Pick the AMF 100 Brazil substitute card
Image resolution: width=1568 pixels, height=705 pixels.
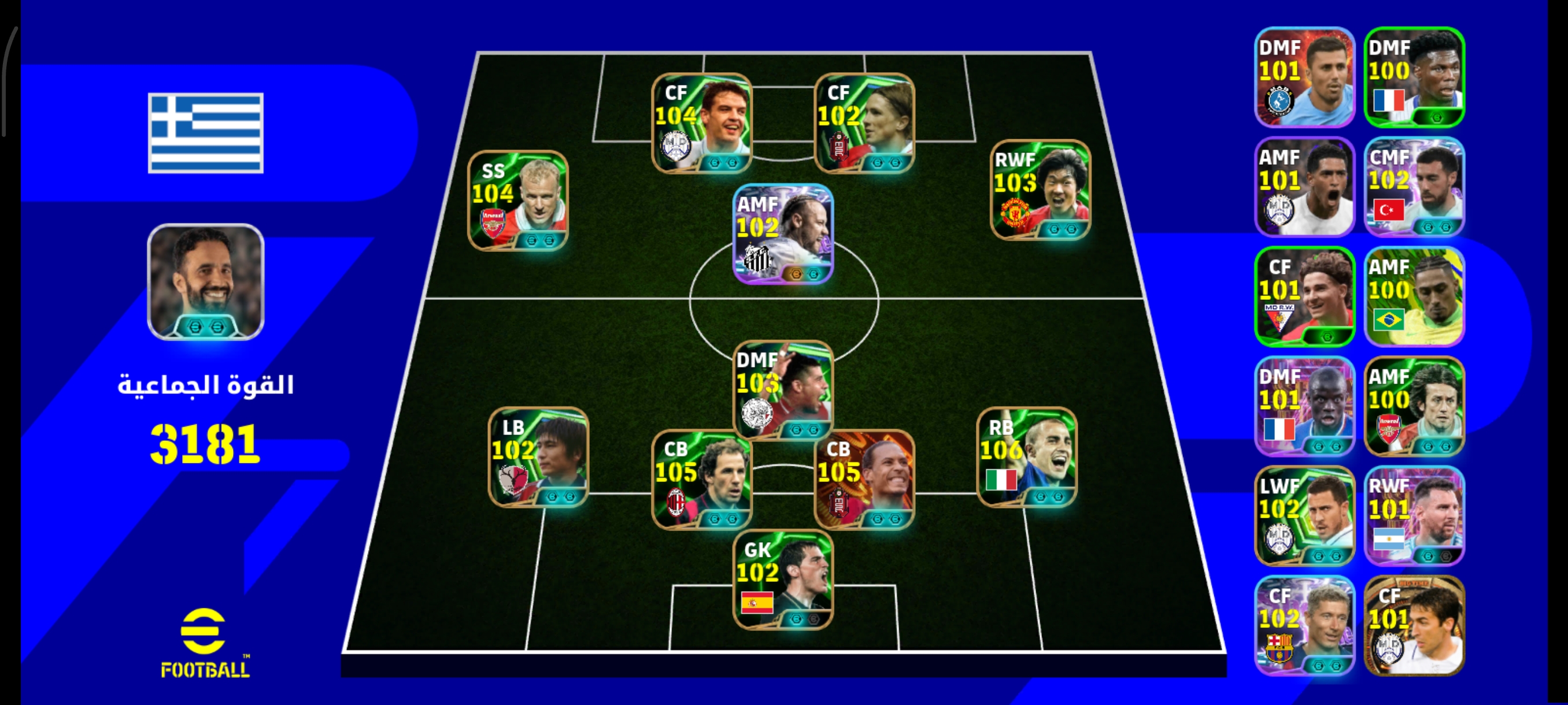point(1414,296)
